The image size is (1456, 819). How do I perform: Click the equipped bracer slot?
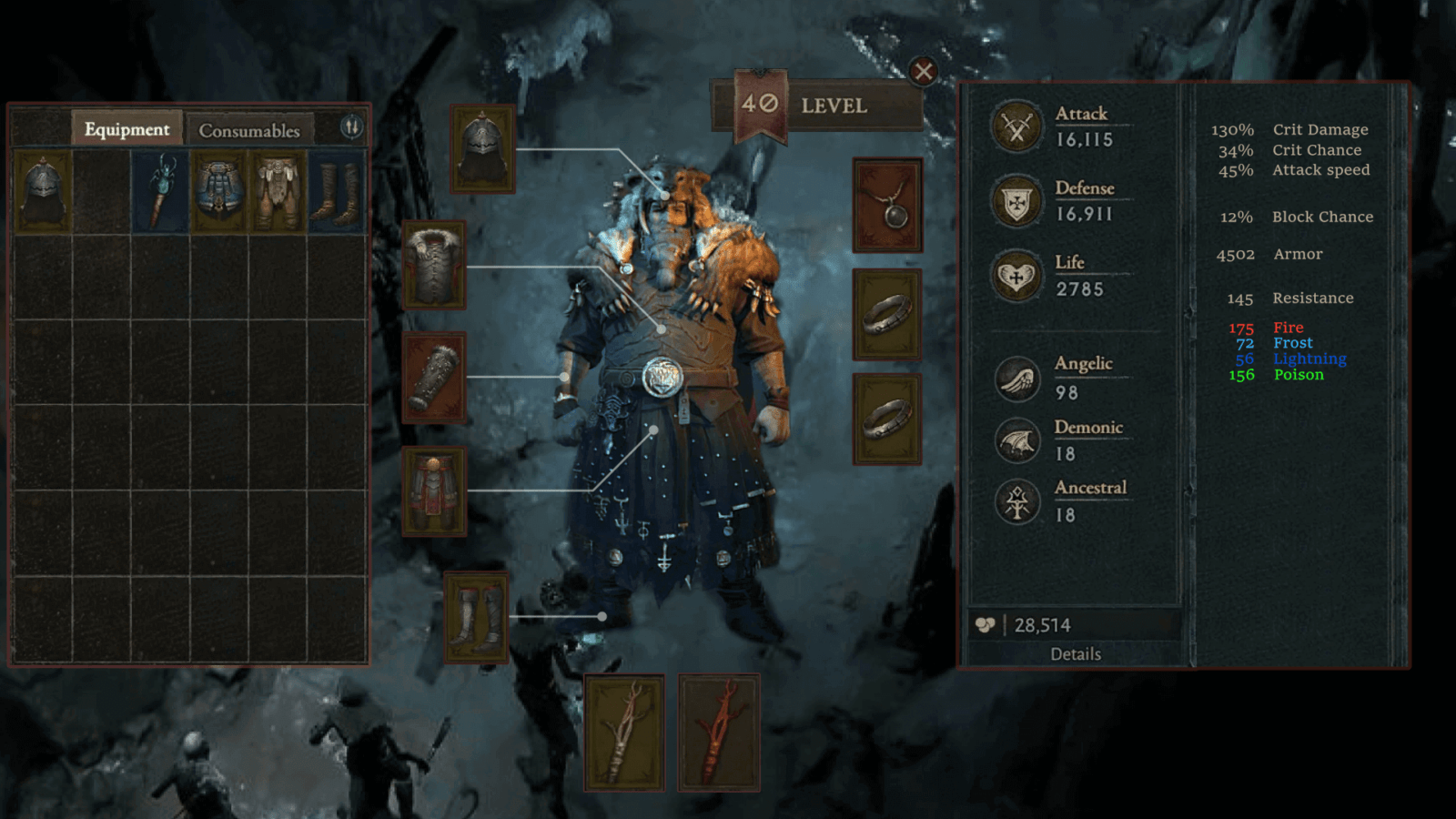tap(434, 377)
